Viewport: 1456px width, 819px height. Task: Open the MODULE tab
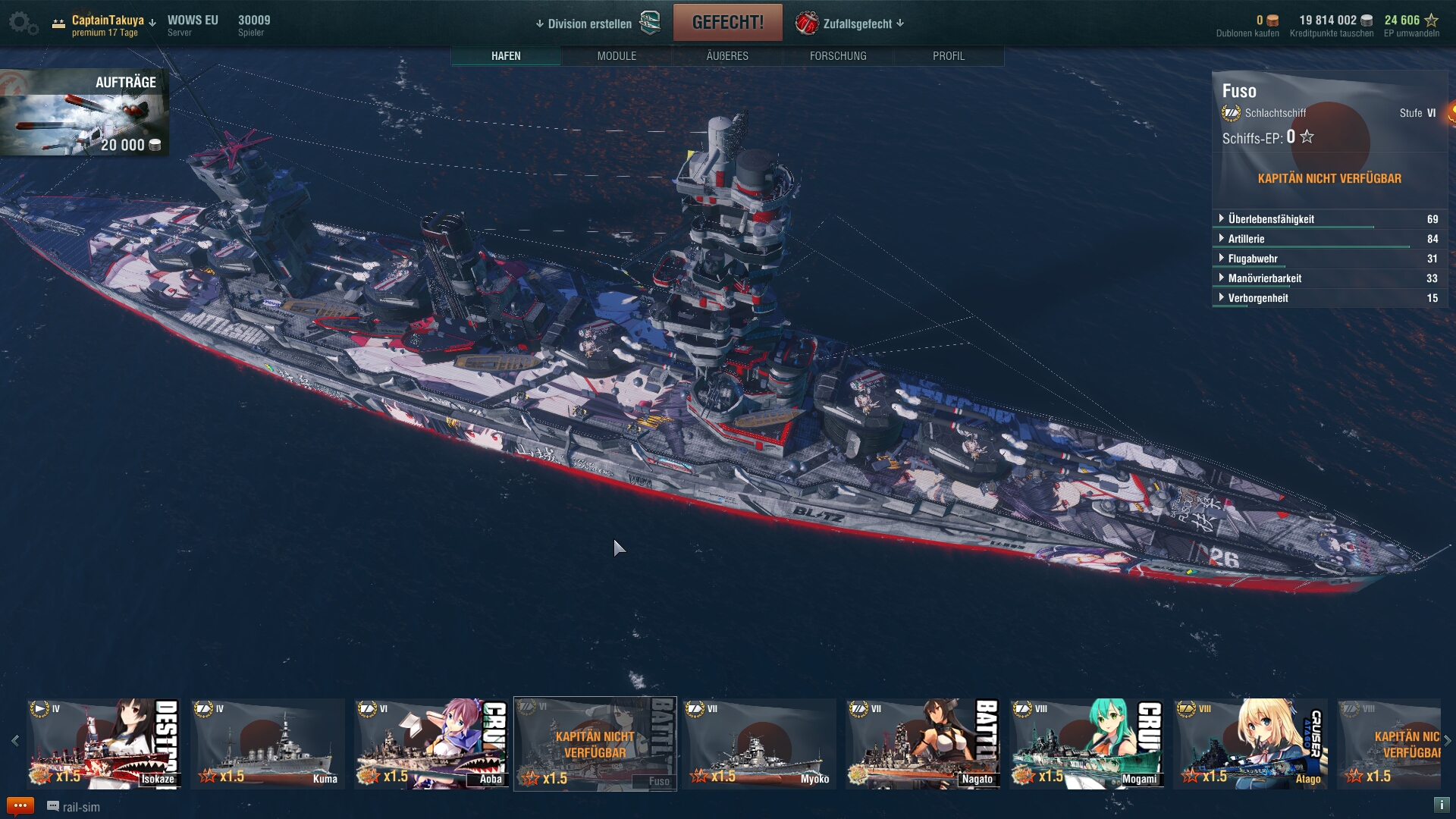point(617,56)
